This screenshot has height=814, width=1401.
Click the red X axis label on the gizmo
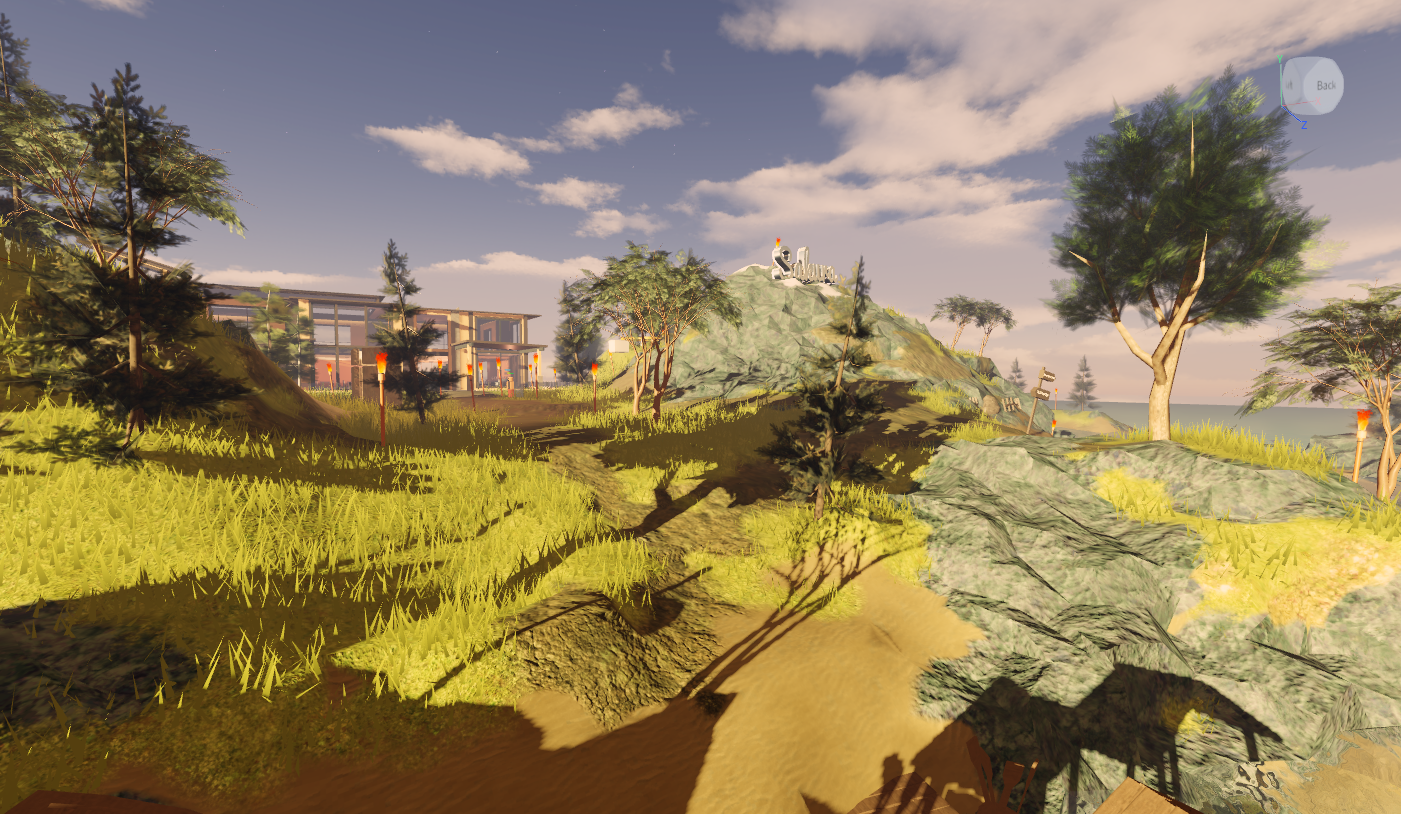1318,100
